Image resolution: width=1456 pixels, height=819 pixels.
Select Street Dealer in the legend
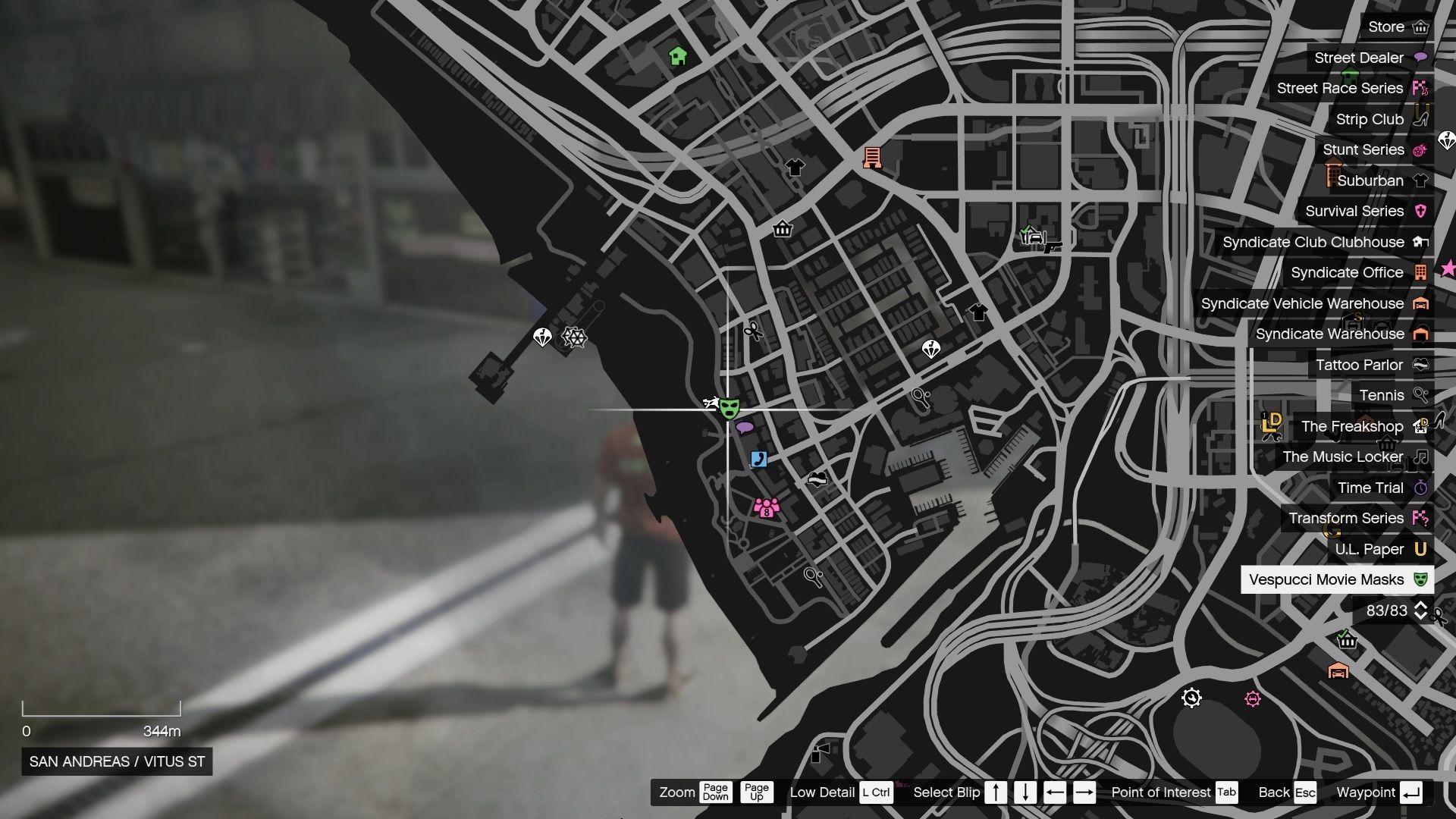[x=1370, y=58]
